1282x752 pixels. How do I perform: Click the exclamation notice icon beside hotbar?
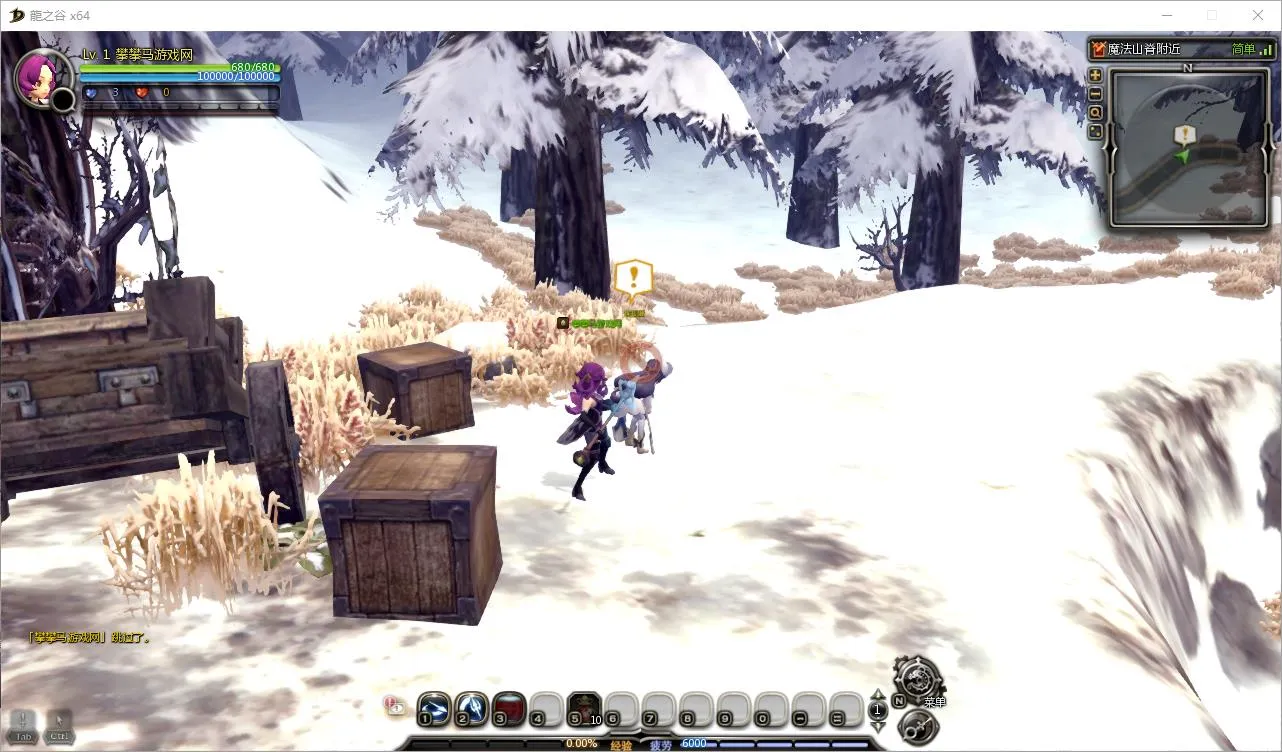pos(394,705)
